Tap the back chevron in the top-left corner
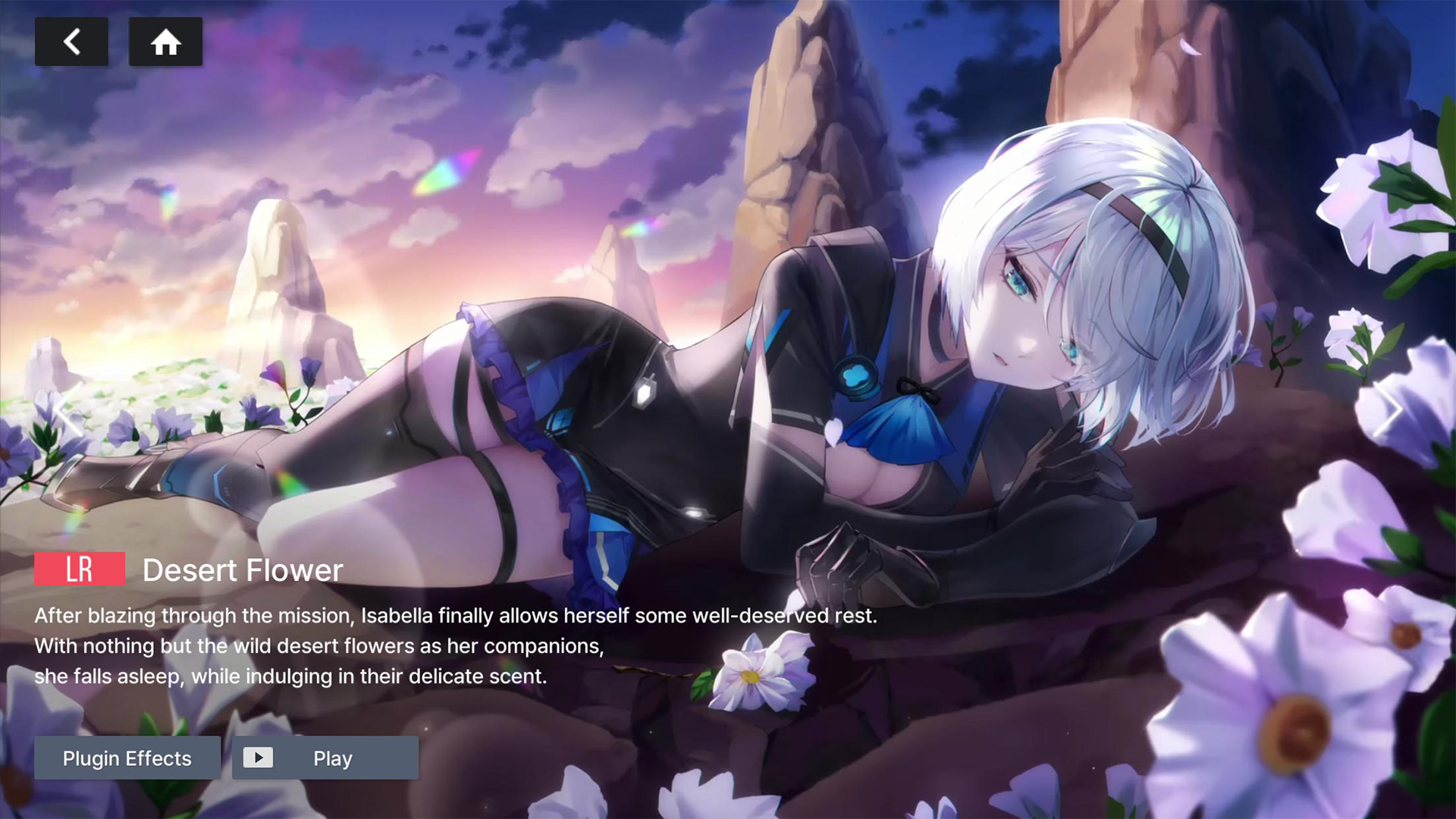The height and width of the screenshot is (819, 1456). coord(71,42)
